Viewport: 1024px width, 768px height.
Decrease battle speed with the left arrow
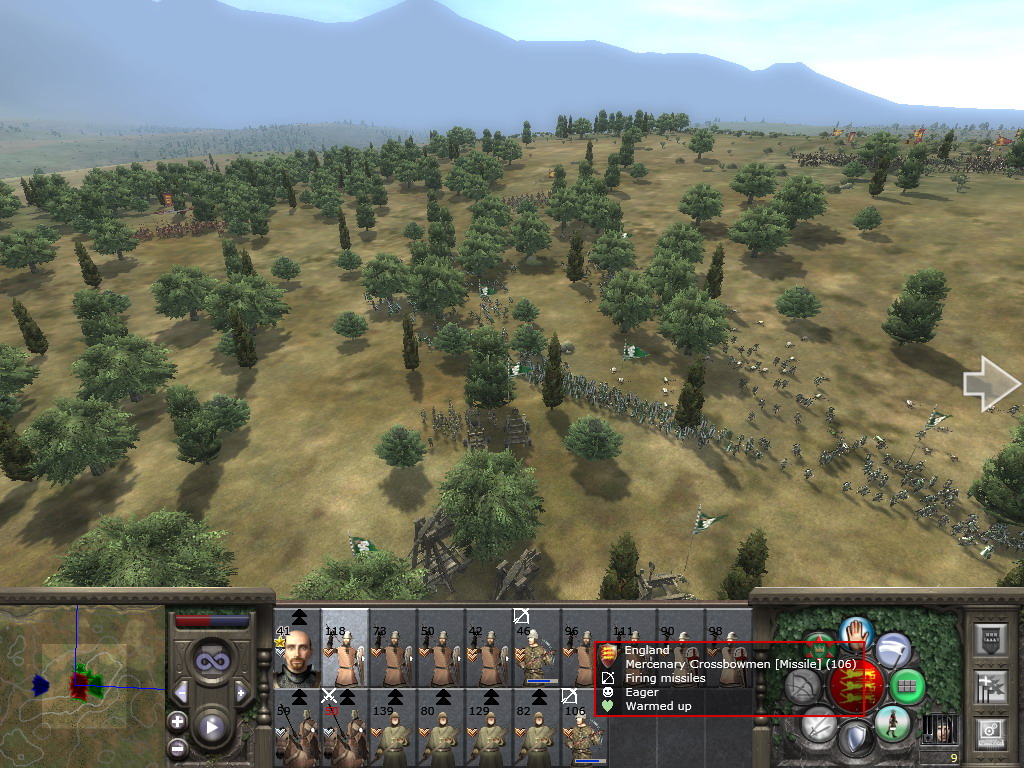click(x=181, y=692)
